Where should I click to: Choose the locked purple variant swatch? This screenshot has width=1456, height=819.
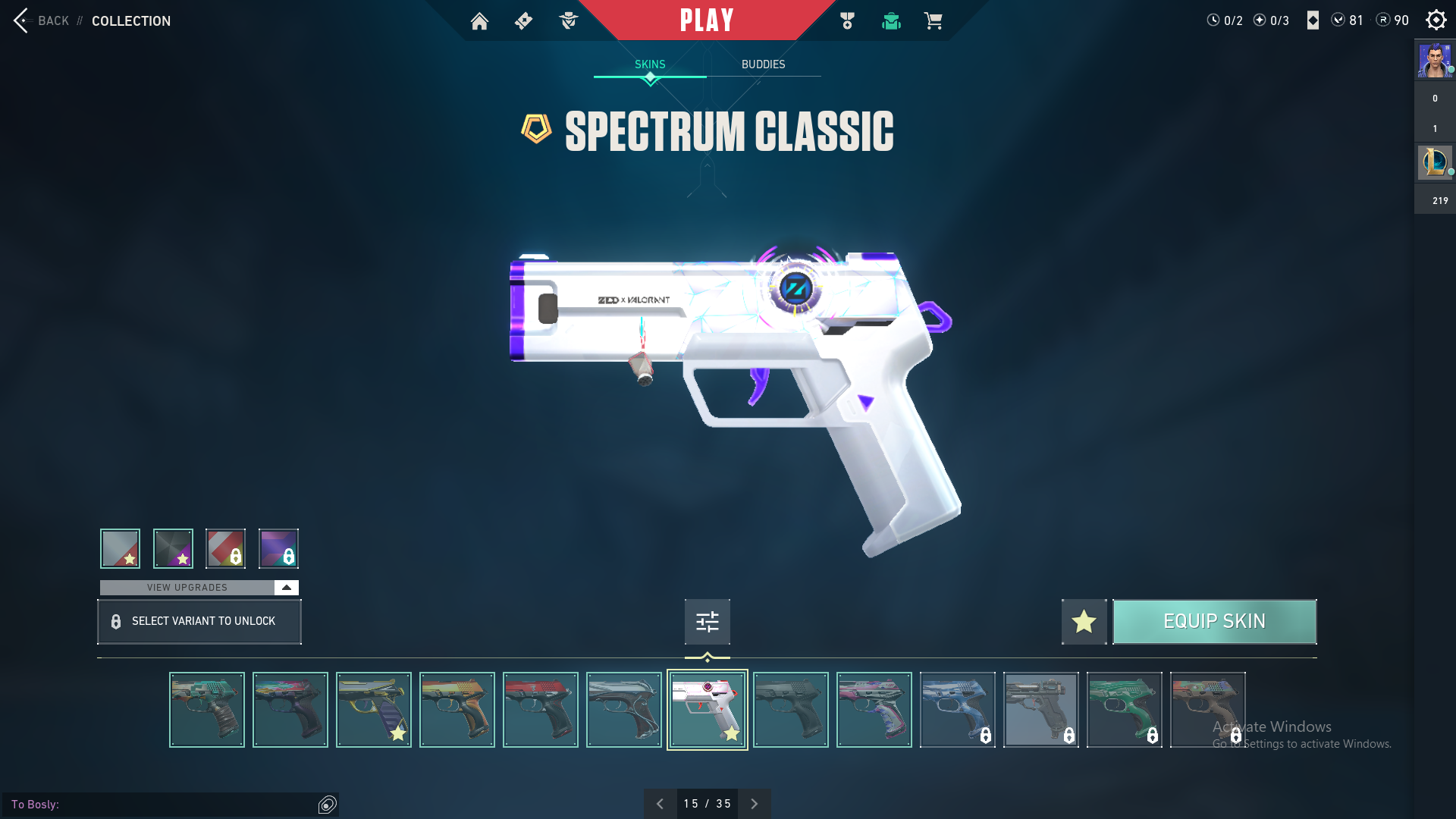pos(278,548)
